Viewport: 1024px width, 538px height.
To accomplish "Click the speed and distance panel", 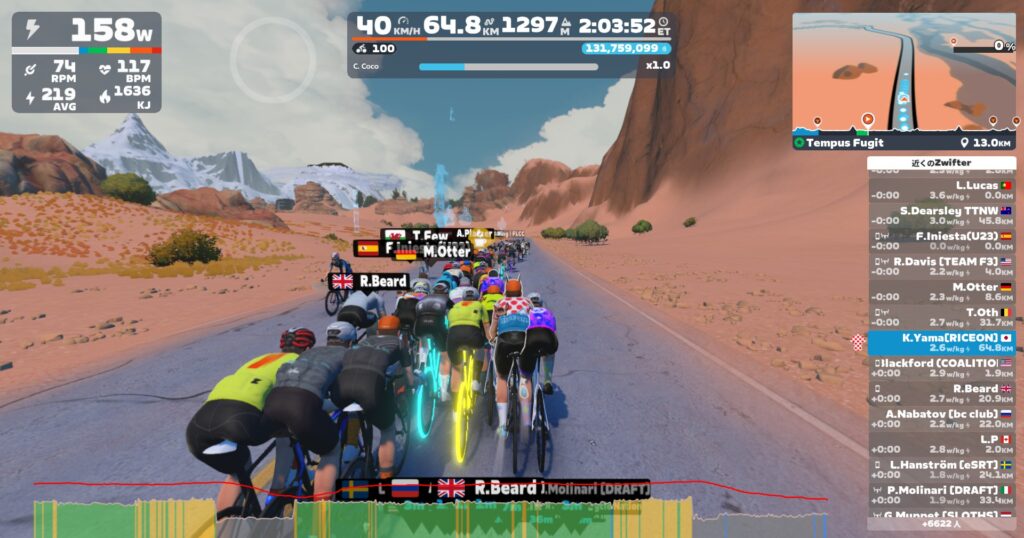I will point(510,44).
